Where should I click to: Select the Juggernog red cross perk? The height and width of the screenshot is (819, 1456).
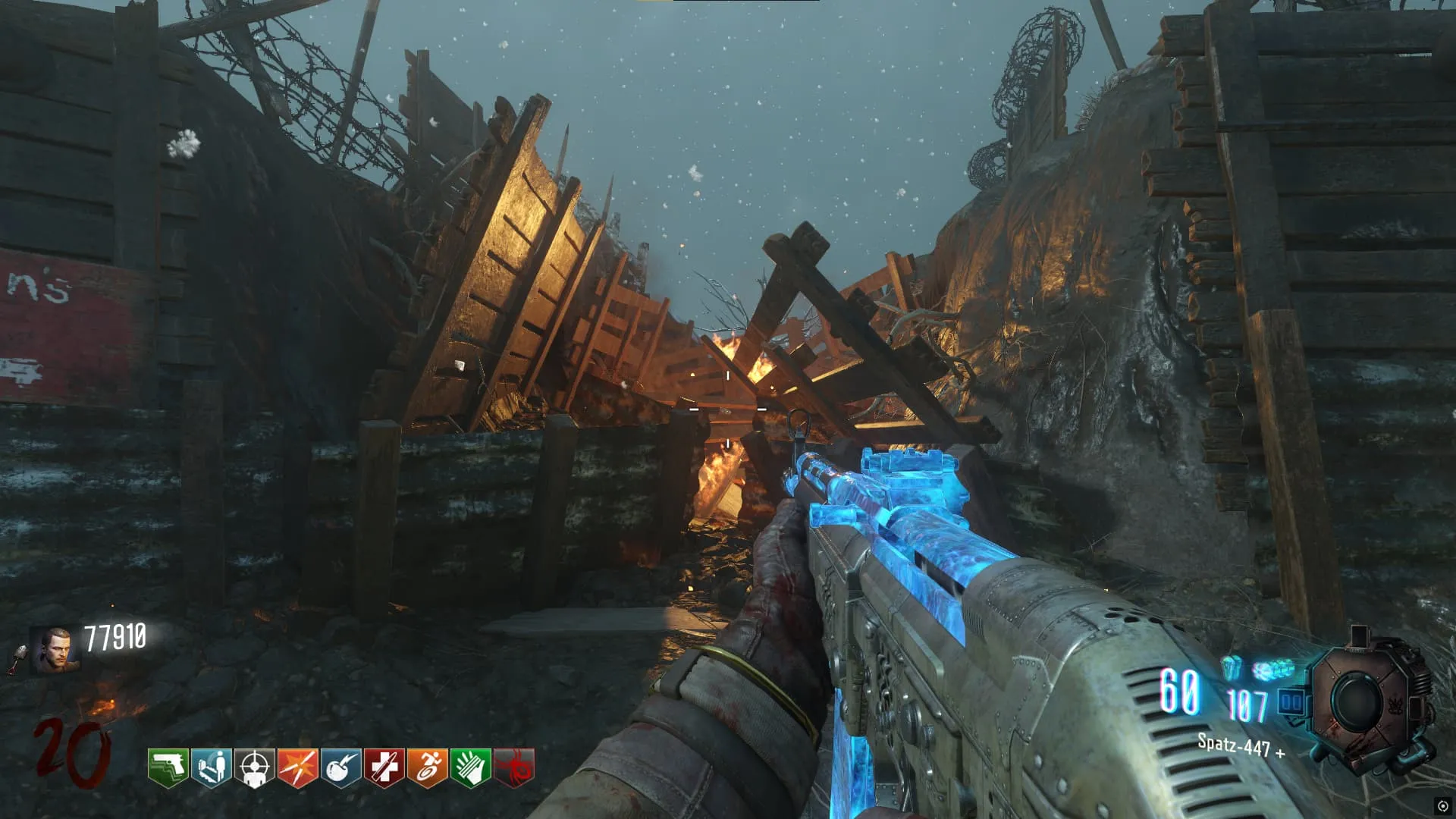point(384,767)
